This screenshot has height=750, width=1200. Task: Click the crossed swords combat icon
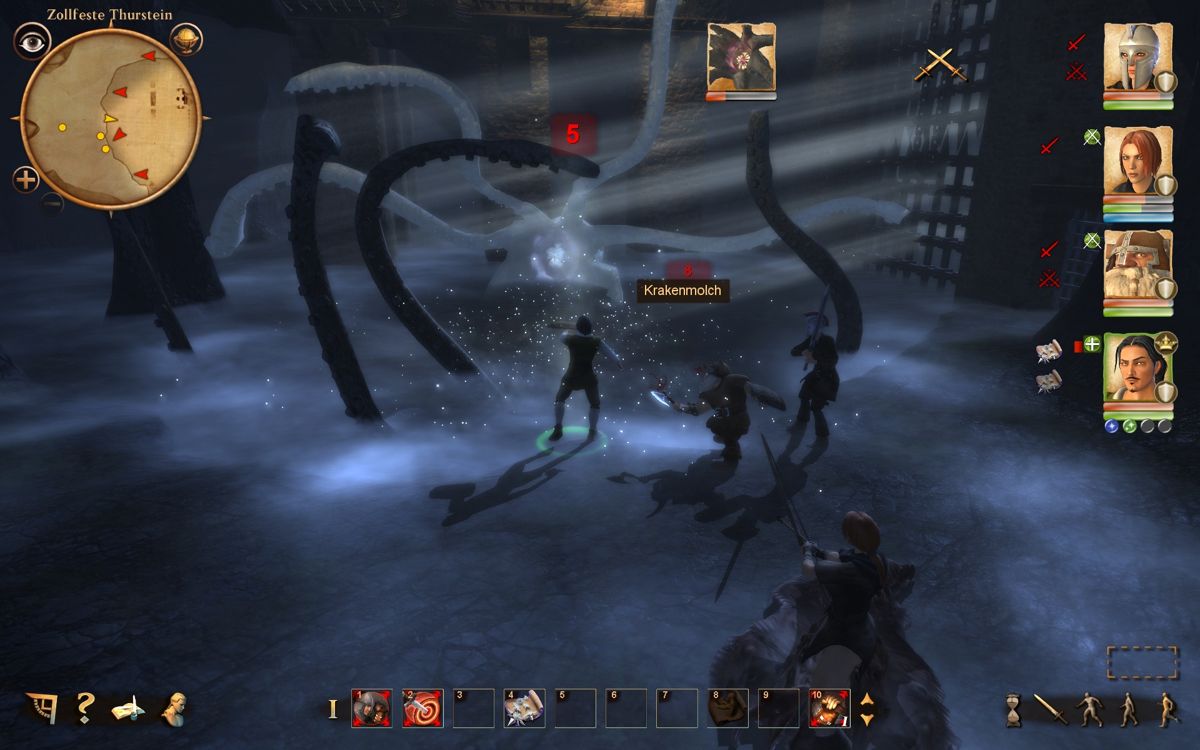[941, 65]
